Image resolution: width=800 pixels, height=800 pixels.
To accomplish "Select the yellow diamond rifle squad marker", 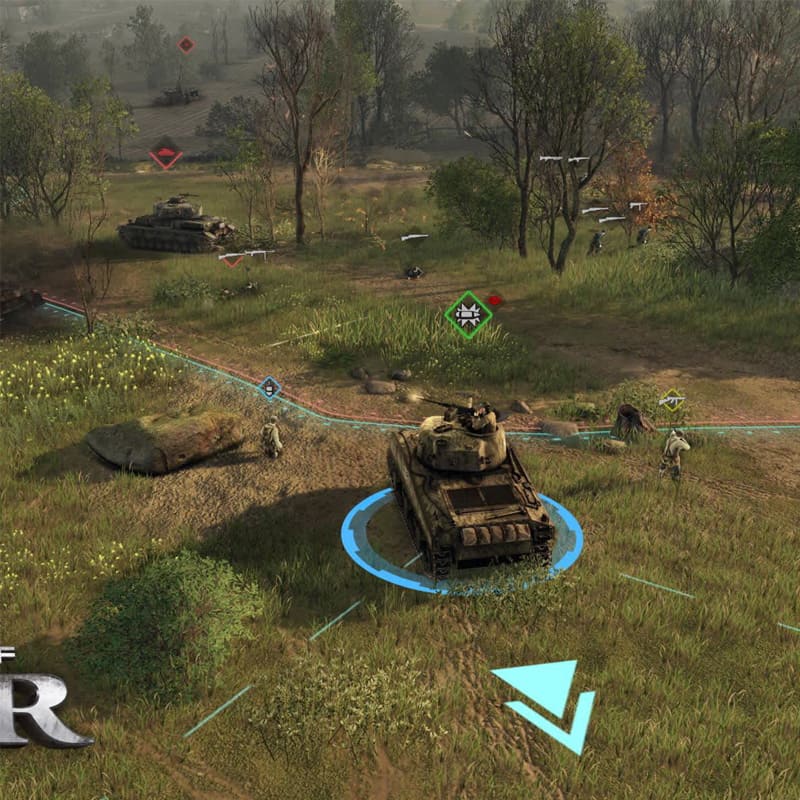I will pos(672,400).
